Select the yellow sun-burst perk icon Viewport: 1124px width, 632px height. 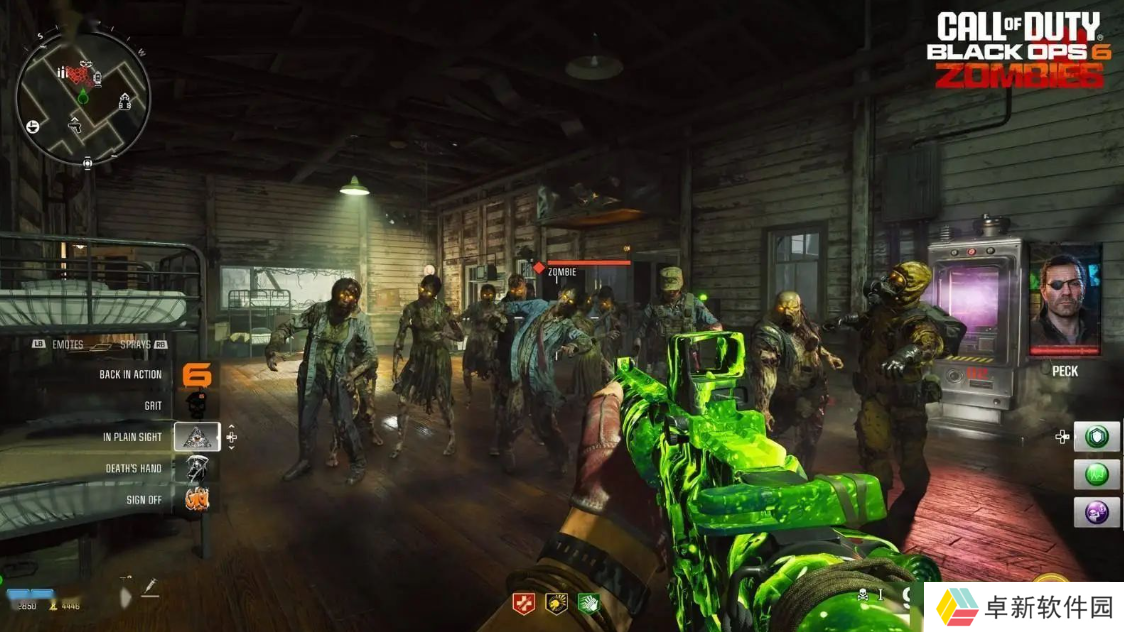556,603
